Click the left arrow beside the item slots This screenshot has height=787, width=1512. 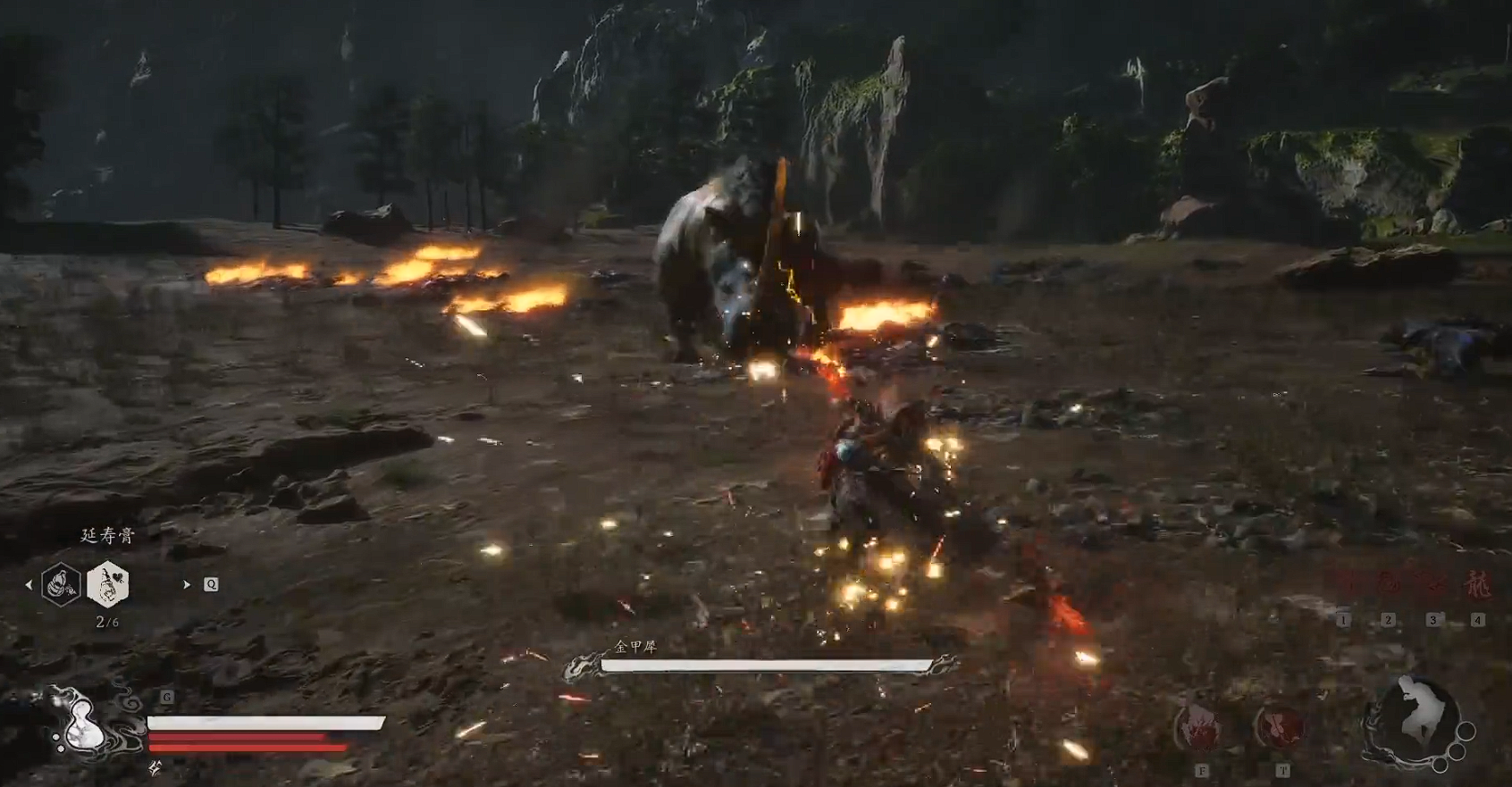(x=29, y=584)
